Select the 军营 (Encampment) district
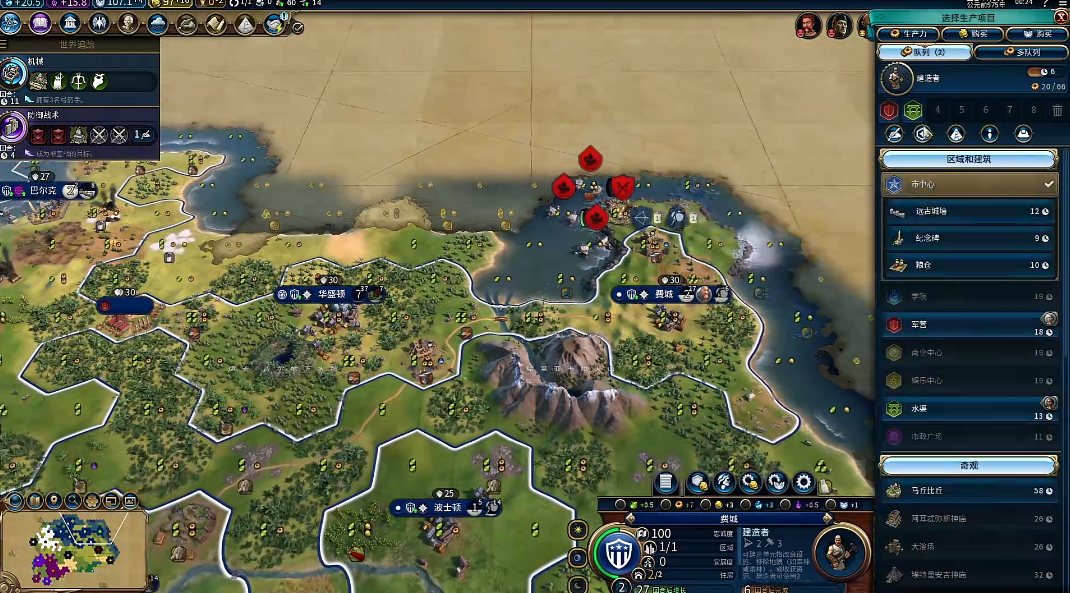The height and width of the screenshot is (593, 1070). point(968,325)
